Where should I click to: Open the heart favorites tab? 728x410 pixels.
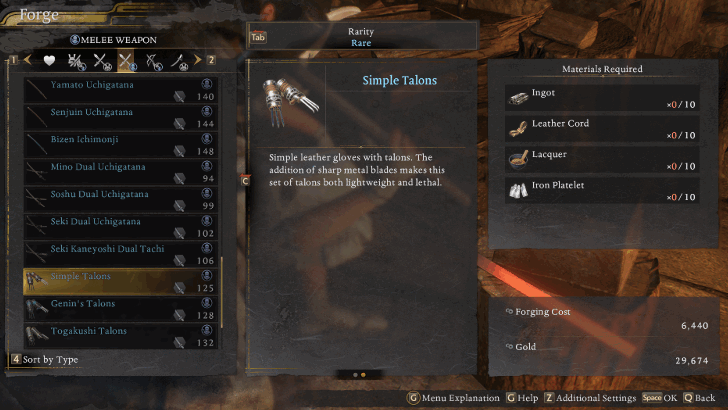48,61
